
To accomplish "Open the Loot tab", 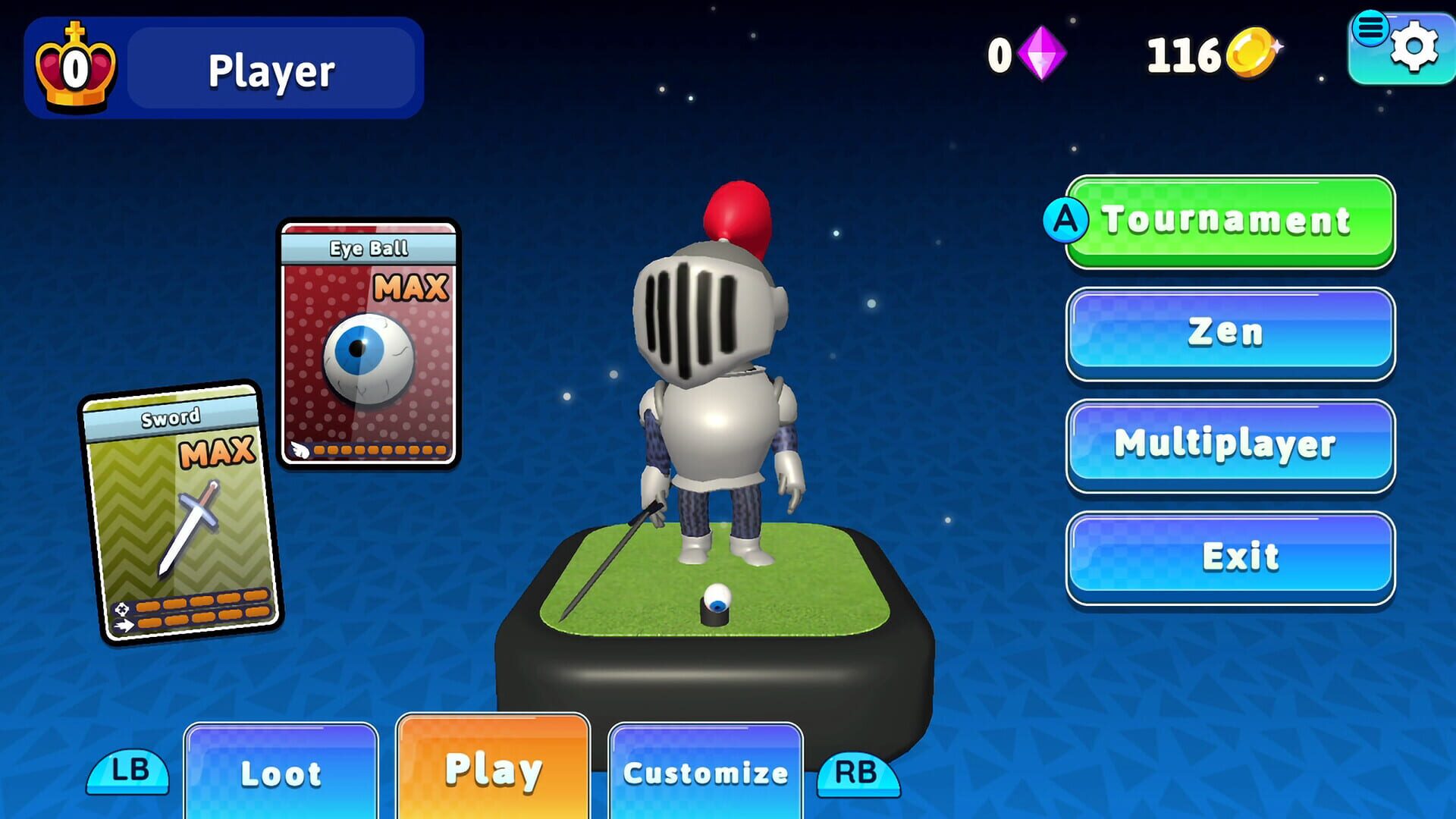I will (x=280, y=772).
